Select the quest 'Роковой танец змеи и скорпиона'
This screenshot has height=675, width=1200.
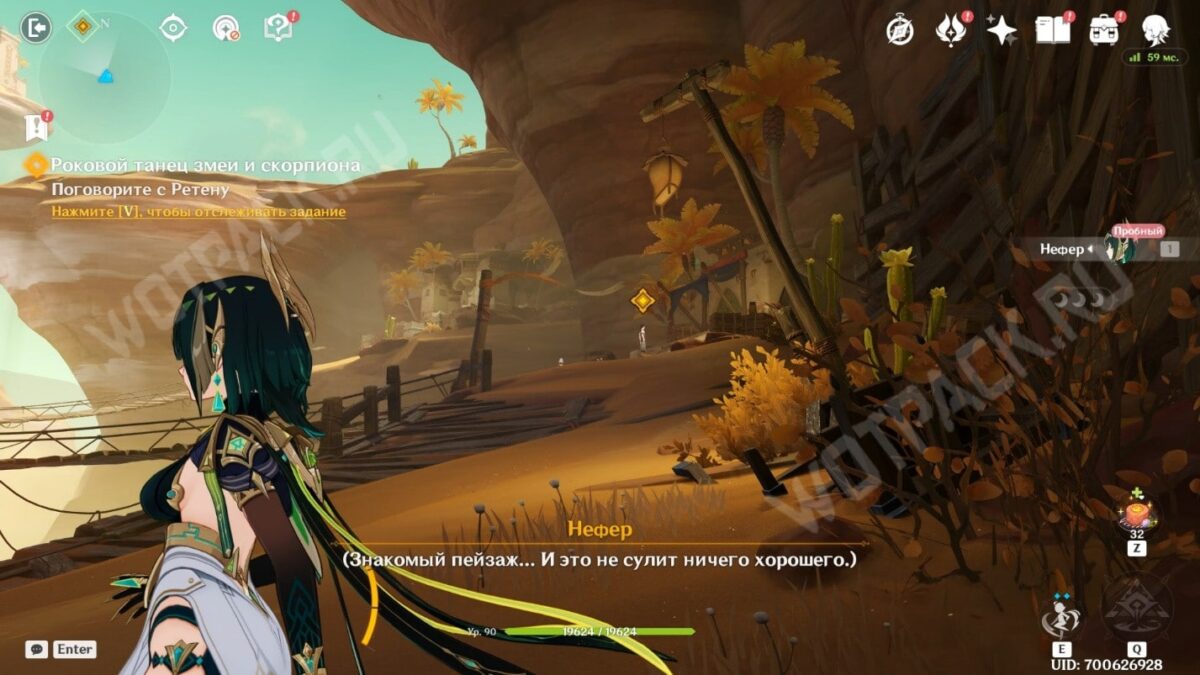tap(205, 165)
